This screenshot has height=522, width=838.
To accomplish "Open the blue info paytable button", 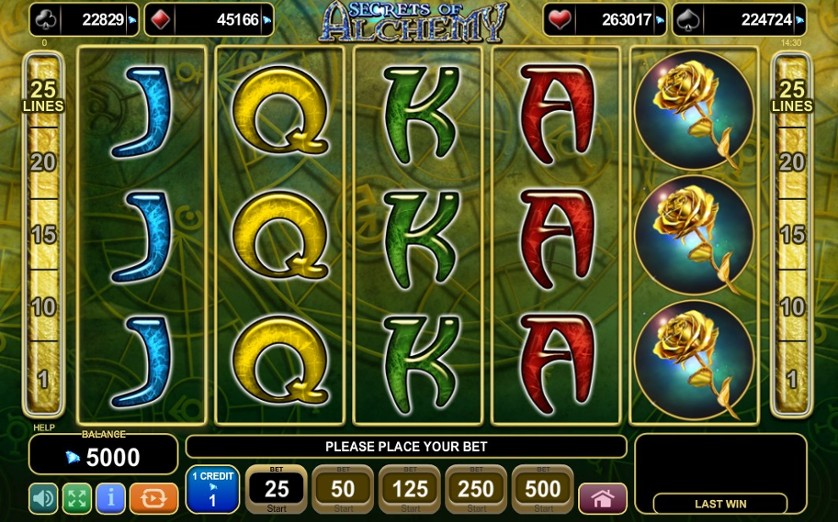I will [111, 497].
